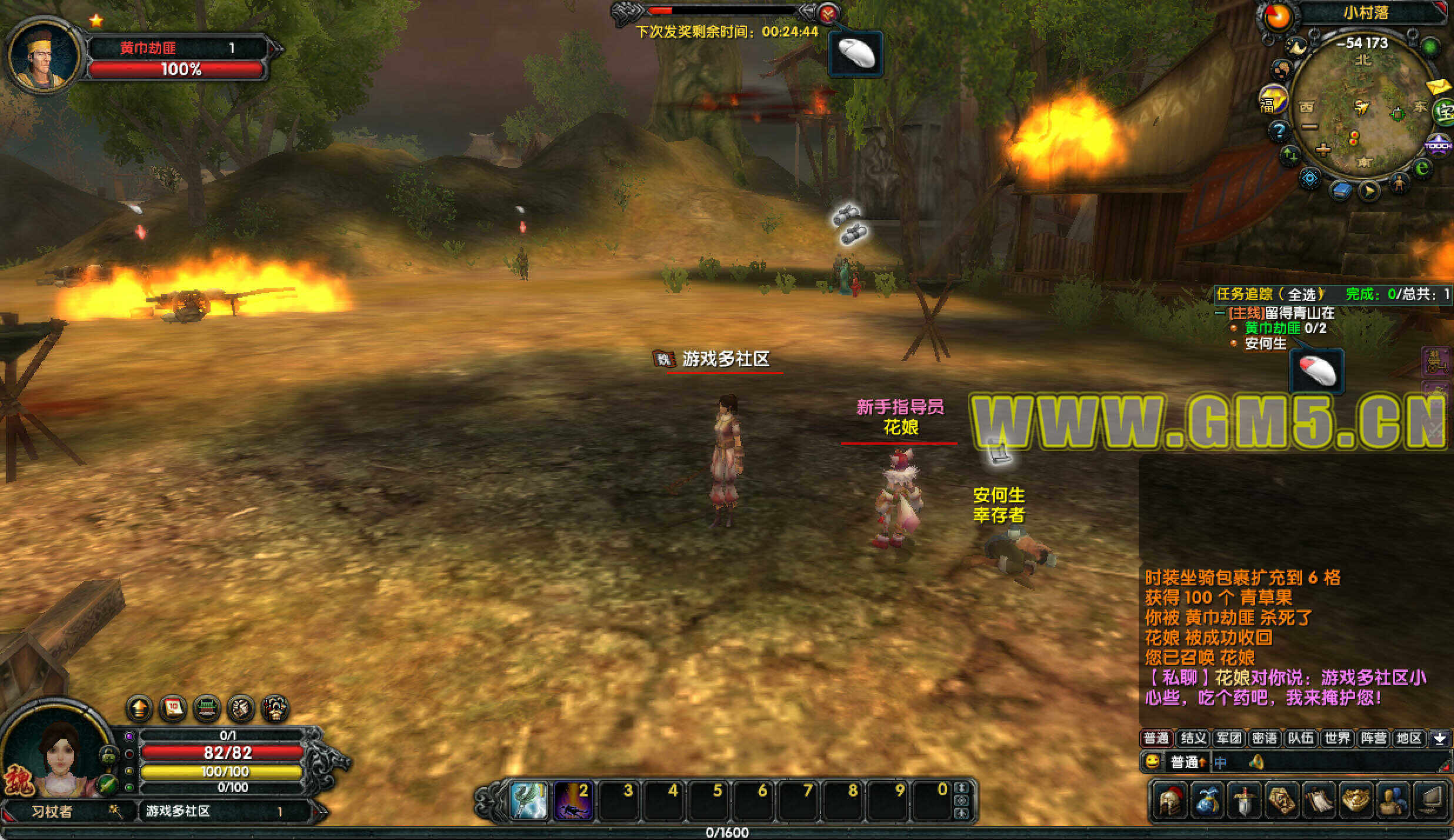The height and width of the screenshot is (840, 1454).
Task: Open the yellow envelope mail icon
Action: [x=1439, y=87]
